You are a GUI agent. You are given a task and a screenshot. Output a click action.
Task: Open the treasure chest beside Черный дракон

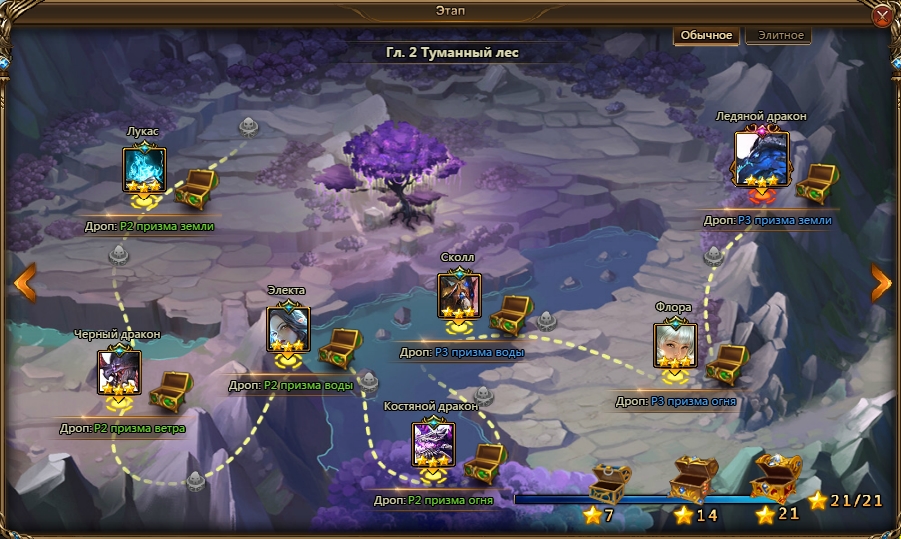pos(170,389)
